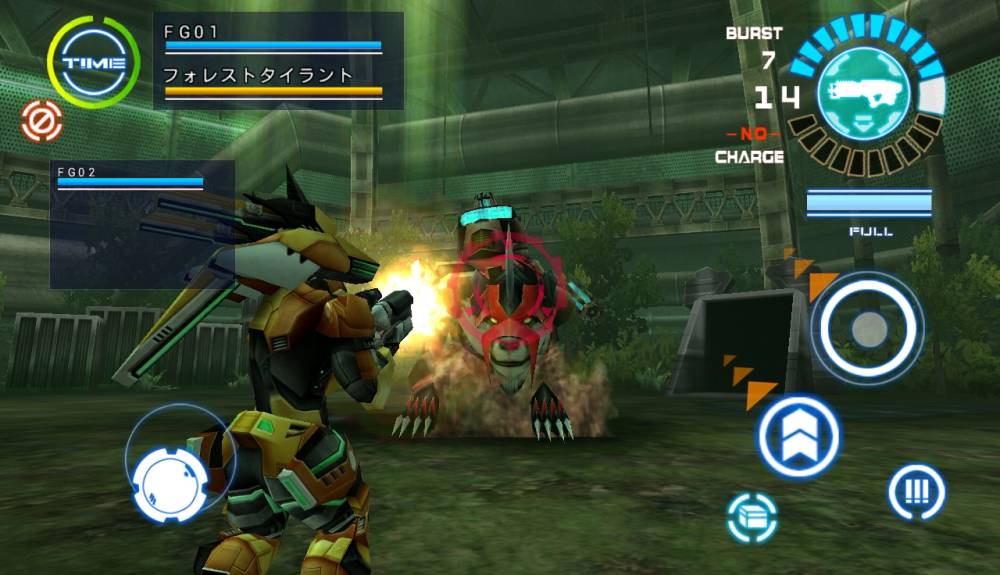1000x575 pixels.
Task: Use the supply crate item button
Action: click(x=752, y=517)
